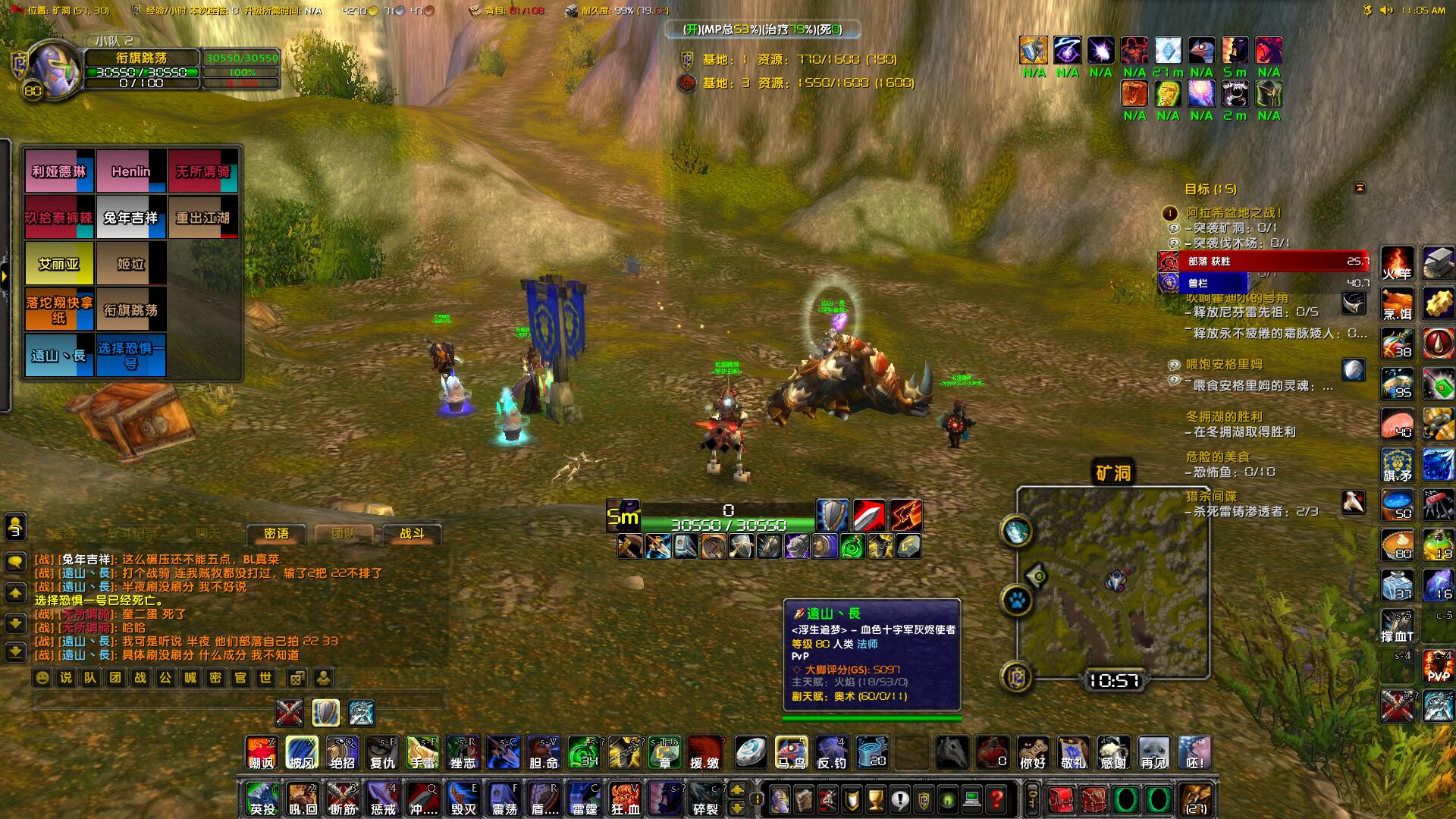The height and width of the screenshot is (819, 1456).
Task: Activate the 狂.血 ability icon
Action: pyautogui.click(x=625, y=799)
